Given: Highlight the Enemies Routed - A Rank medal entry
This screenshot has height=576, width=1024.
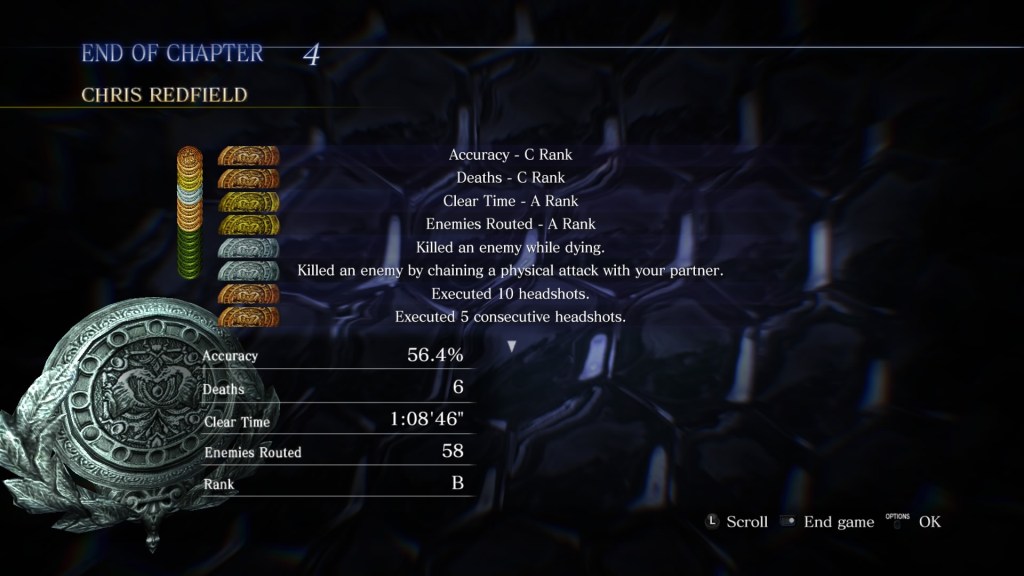Looking at the screenshot, I should [510, 224].
